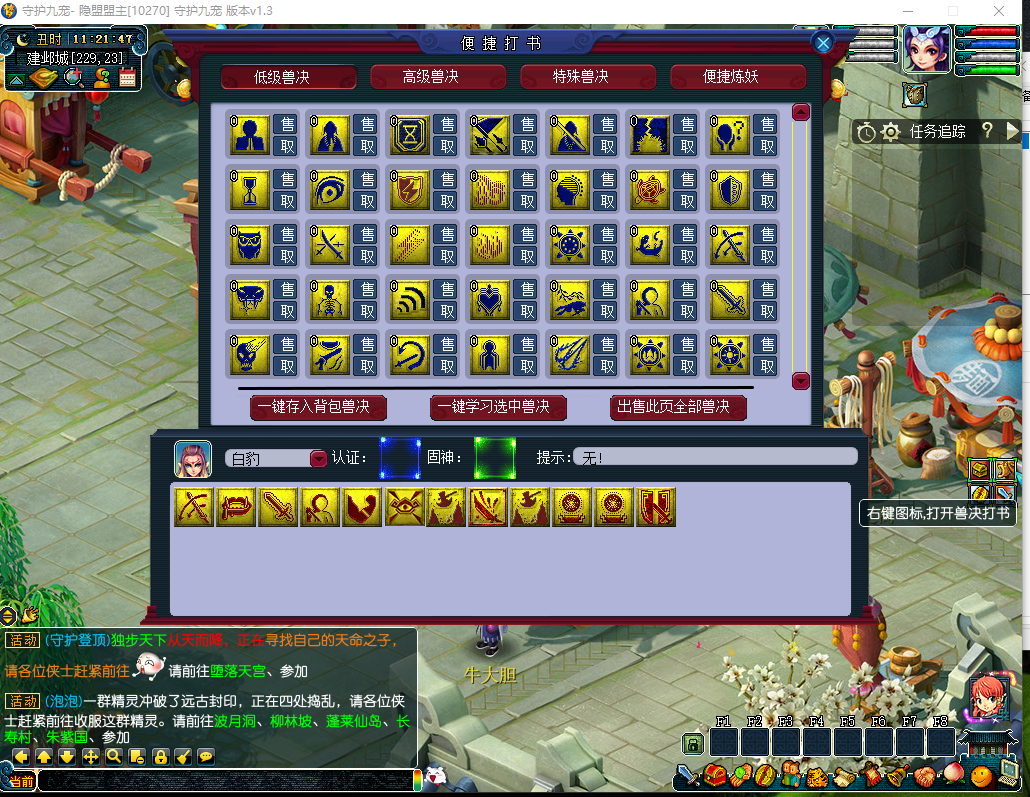The image size is (1030, 797).
Task: Click the blue 认证 skill slot
Action: [x=400, y=457]
